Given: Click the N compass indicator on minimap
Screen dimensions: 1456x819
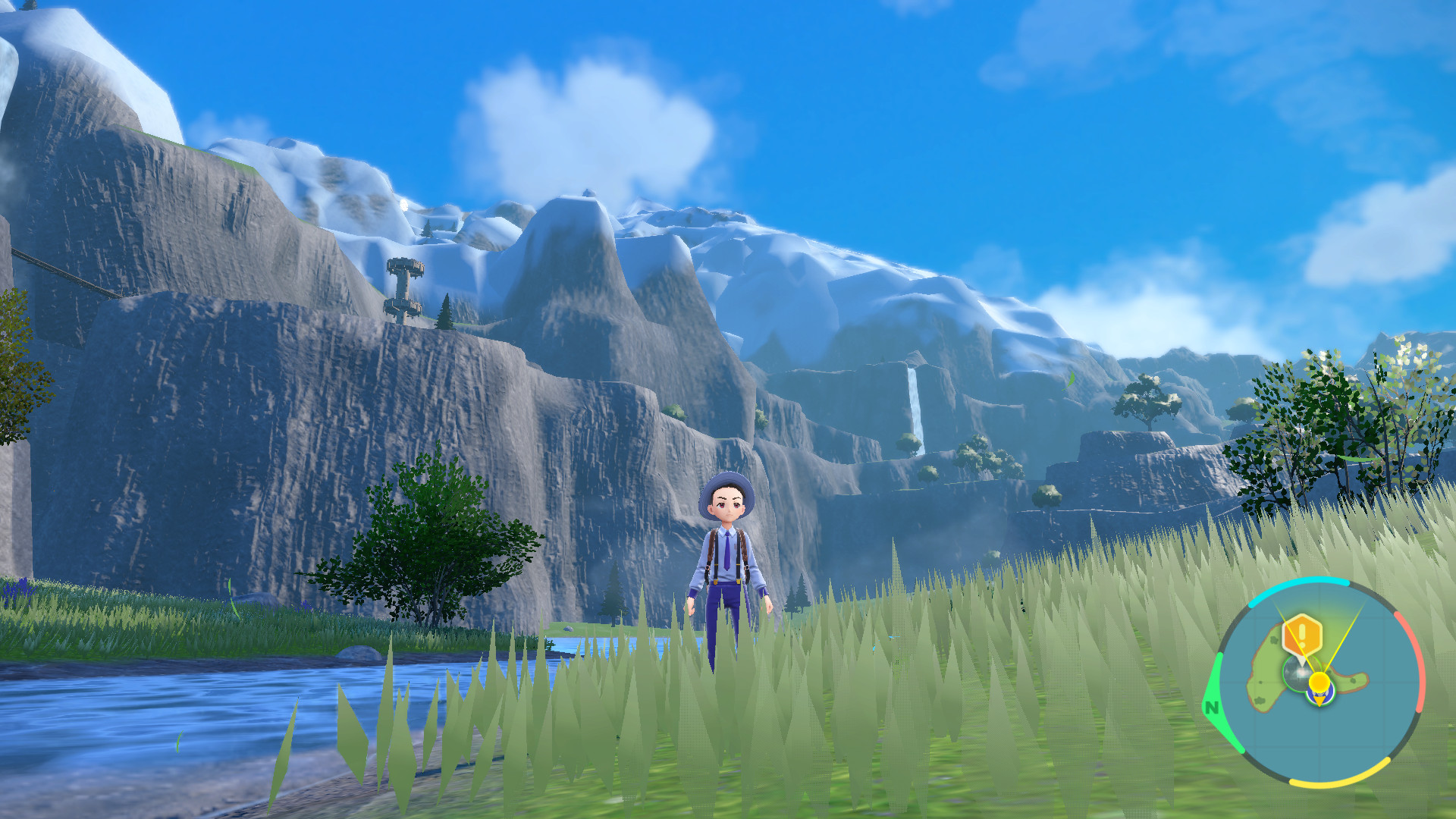Looking at the screenshot, I should (x=1211, y=708).
